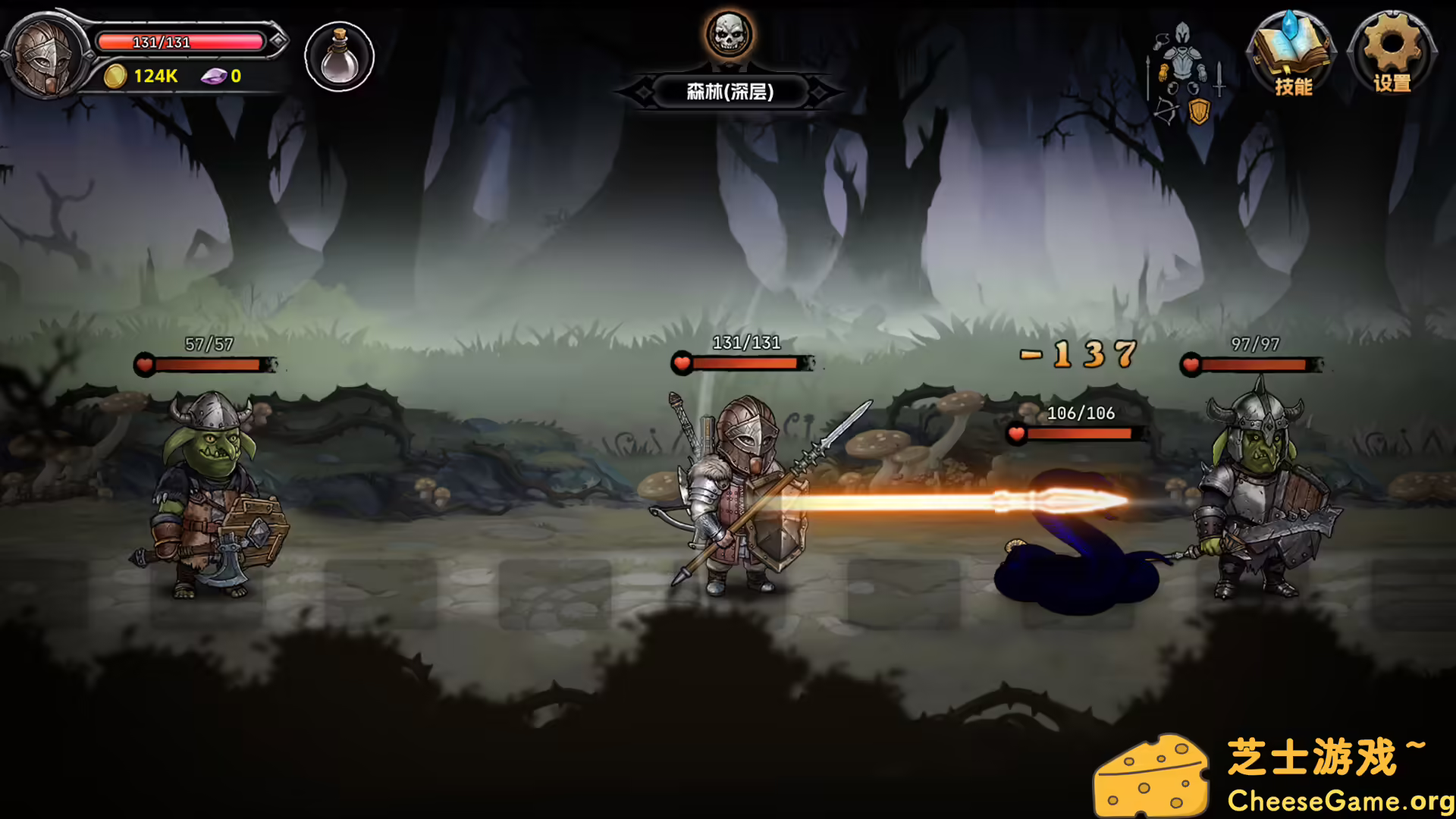Select the chest armor equipment slot

click(x=1182, y=63)
